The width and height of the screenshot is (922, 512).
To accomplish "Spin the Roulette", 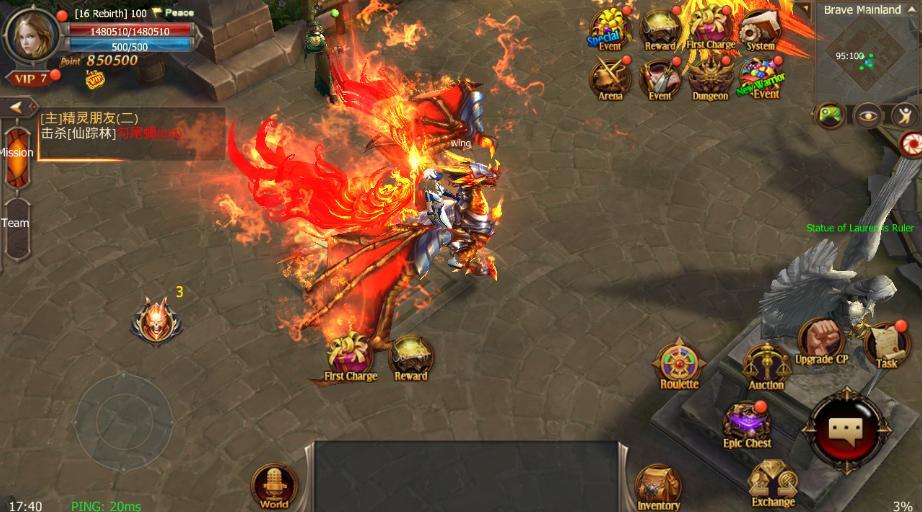I will [x=679, y=363].
